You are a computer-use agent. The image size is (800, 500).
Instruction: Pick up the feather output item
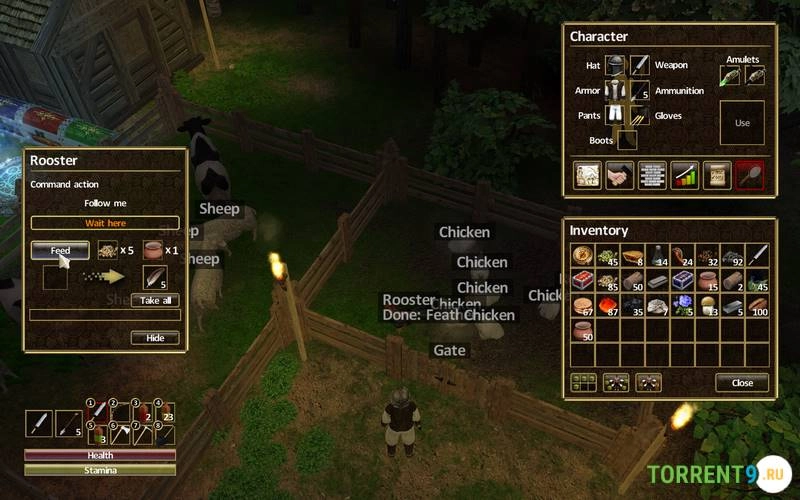(155, 278)
